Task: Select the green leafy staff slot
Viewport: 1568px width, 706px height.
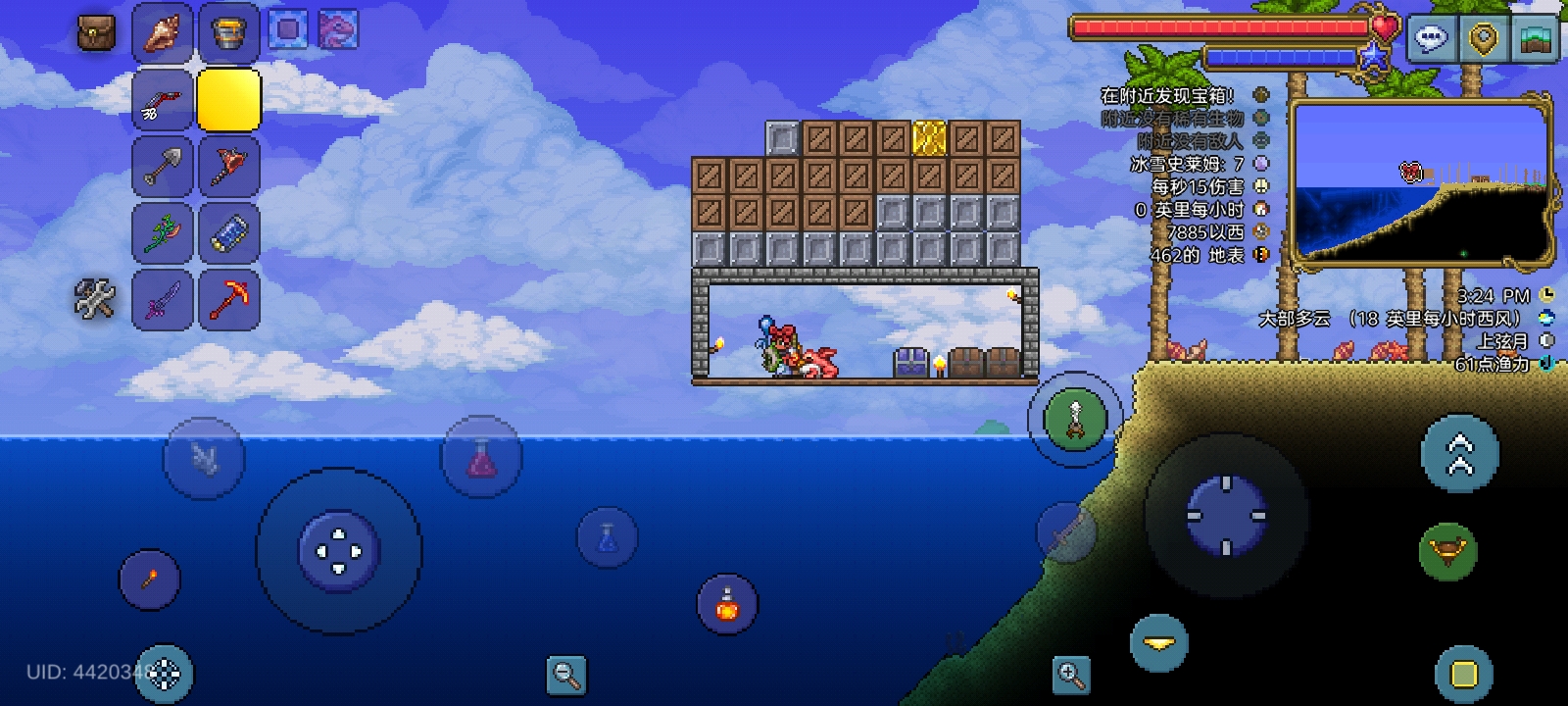Action: [x=163, y=232]
